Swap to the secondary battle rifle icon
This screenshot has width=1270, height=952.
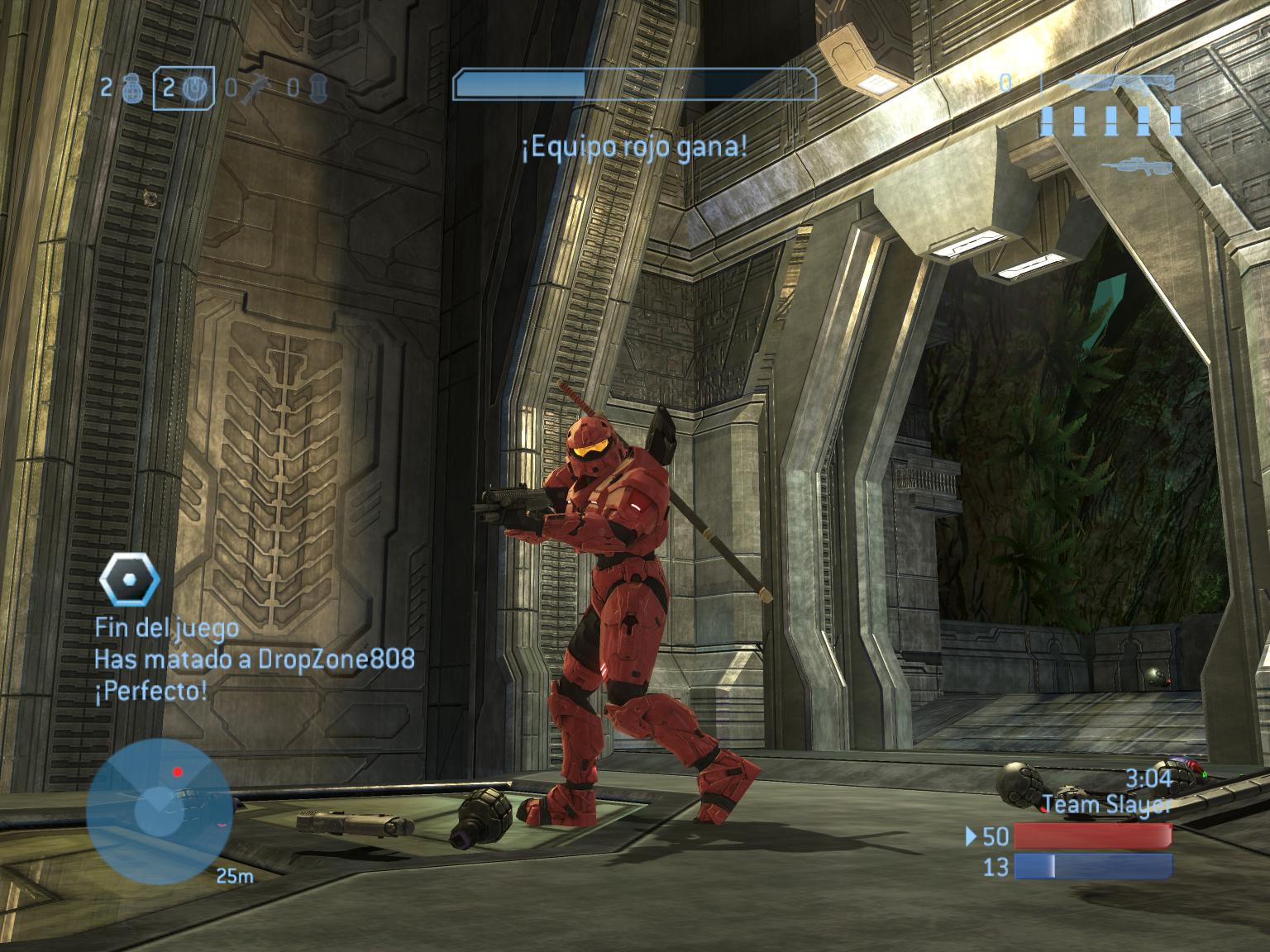[x=1136, y=166]
